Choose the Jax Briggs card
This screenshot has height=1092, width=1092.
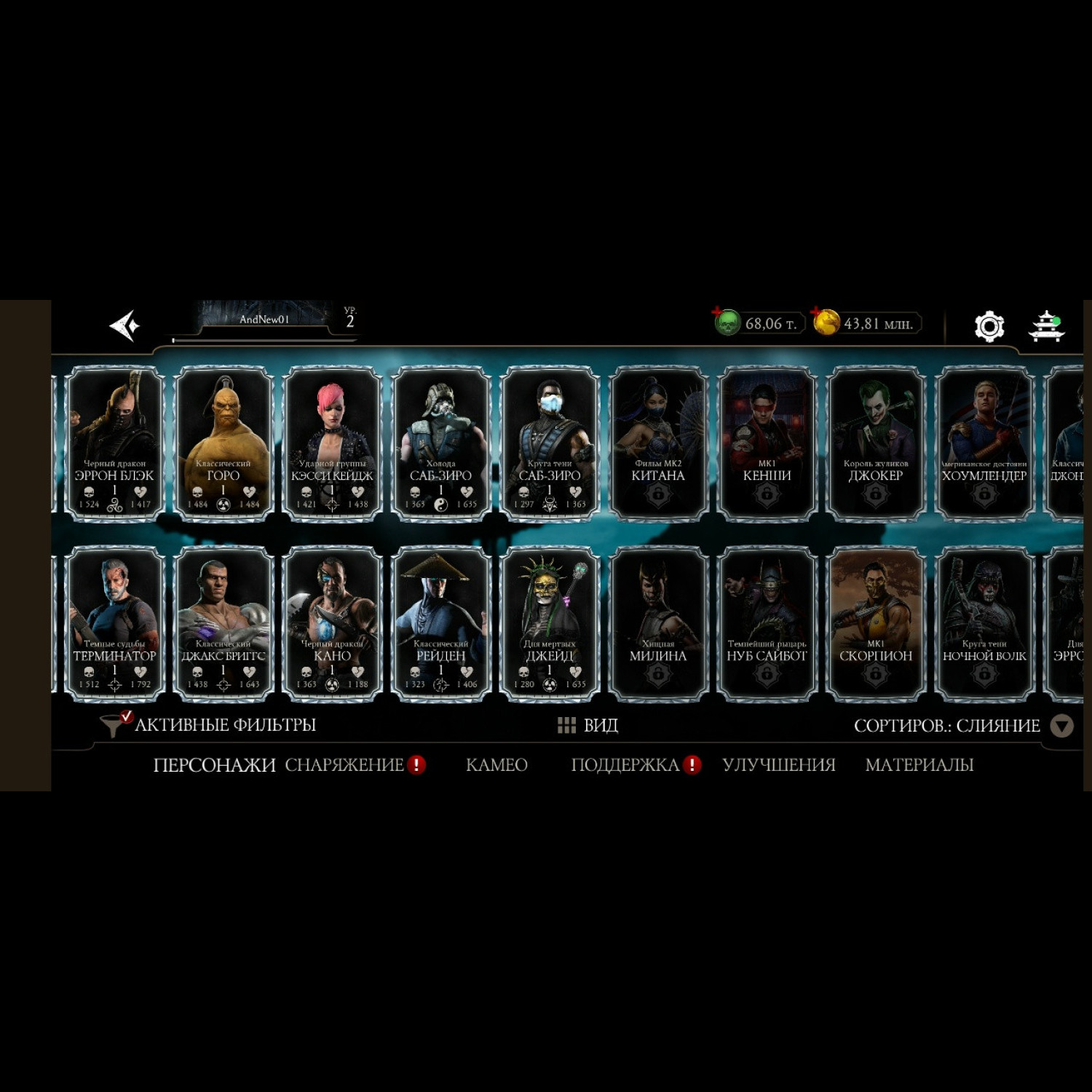223,623
